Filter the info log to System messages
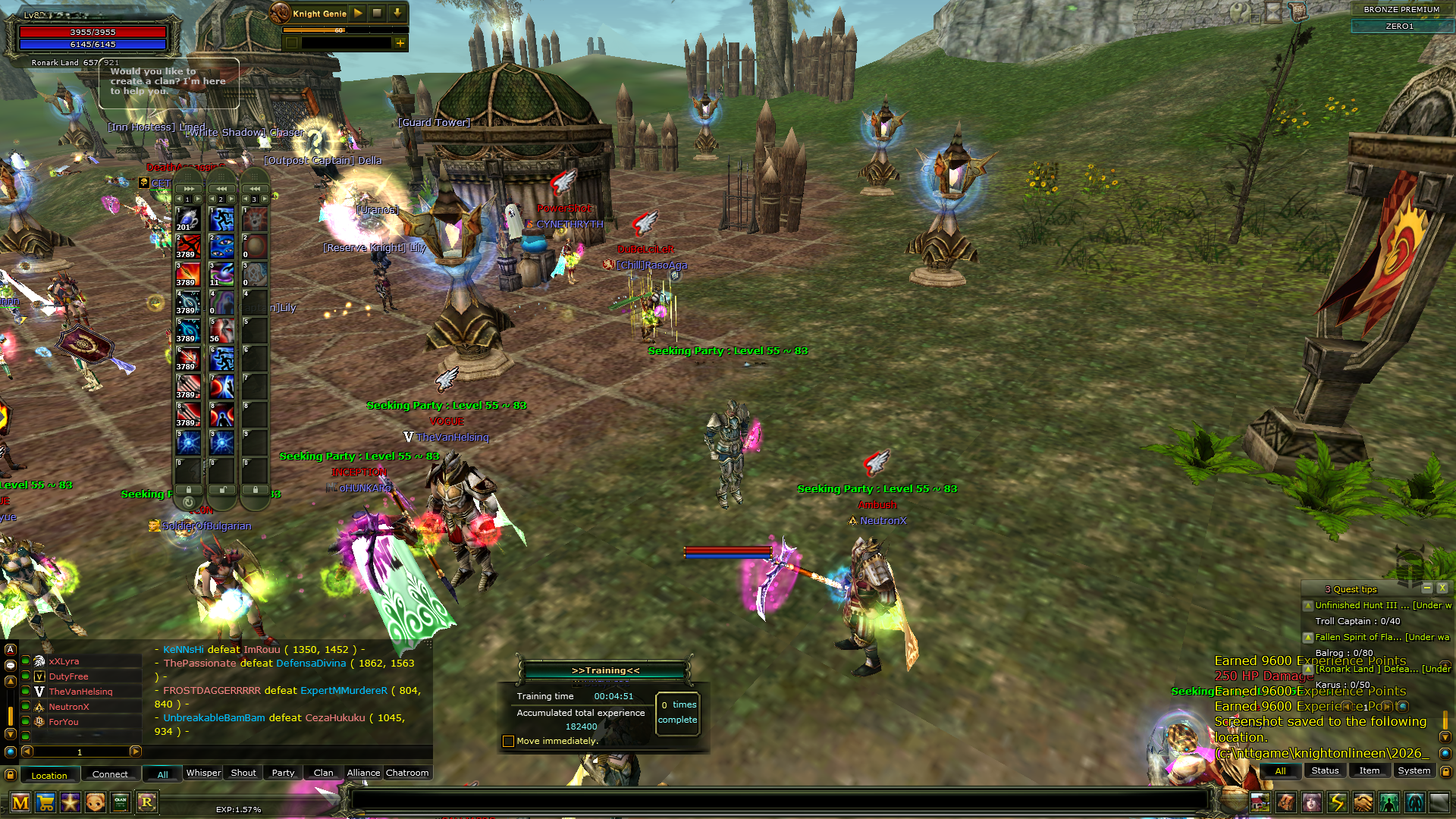This screenshot has height=819, width=1456. pyautogui.click(x=1414, y=770)
